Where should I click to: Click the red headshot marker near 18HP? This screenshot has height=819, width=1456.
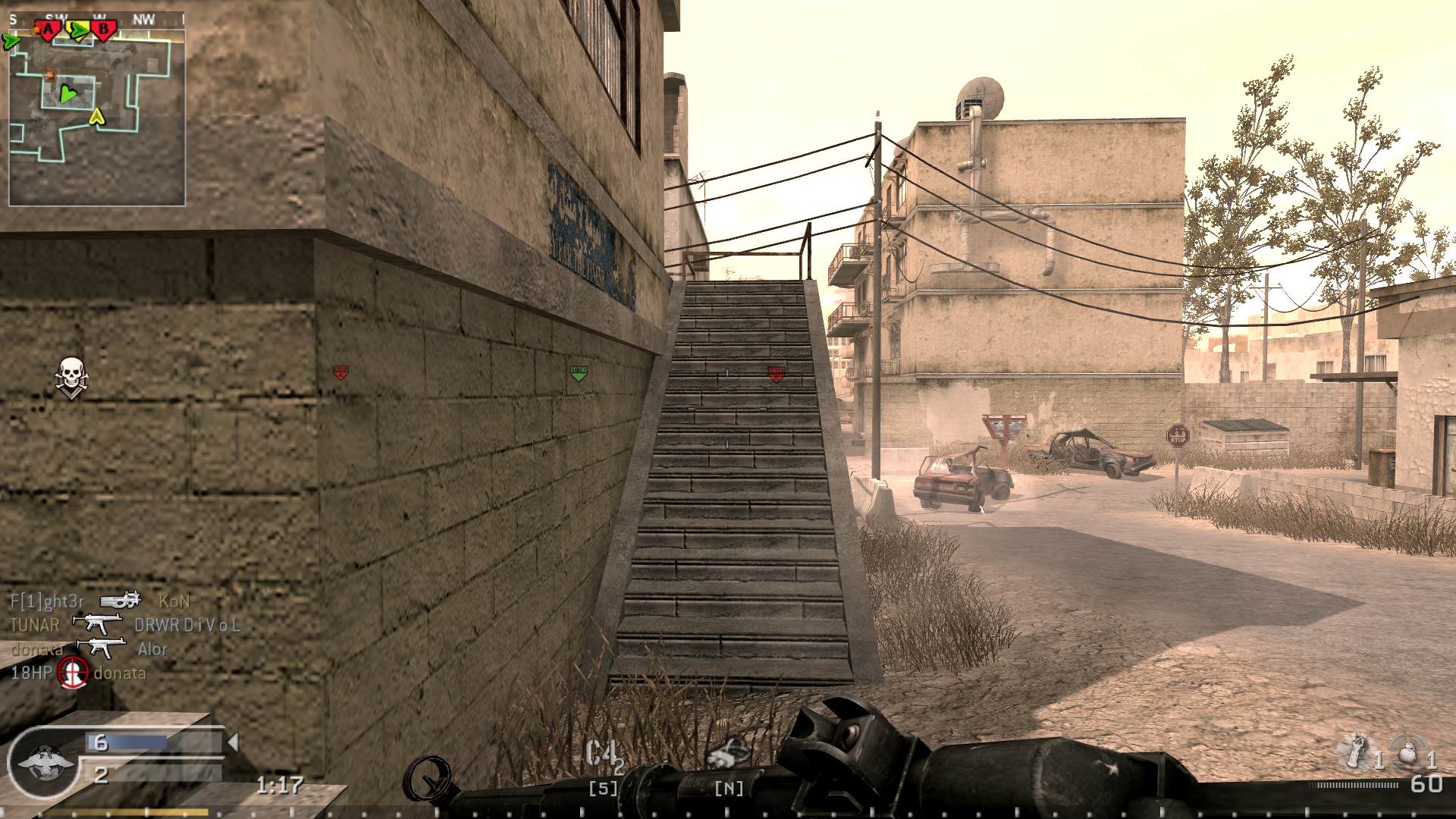72,672
